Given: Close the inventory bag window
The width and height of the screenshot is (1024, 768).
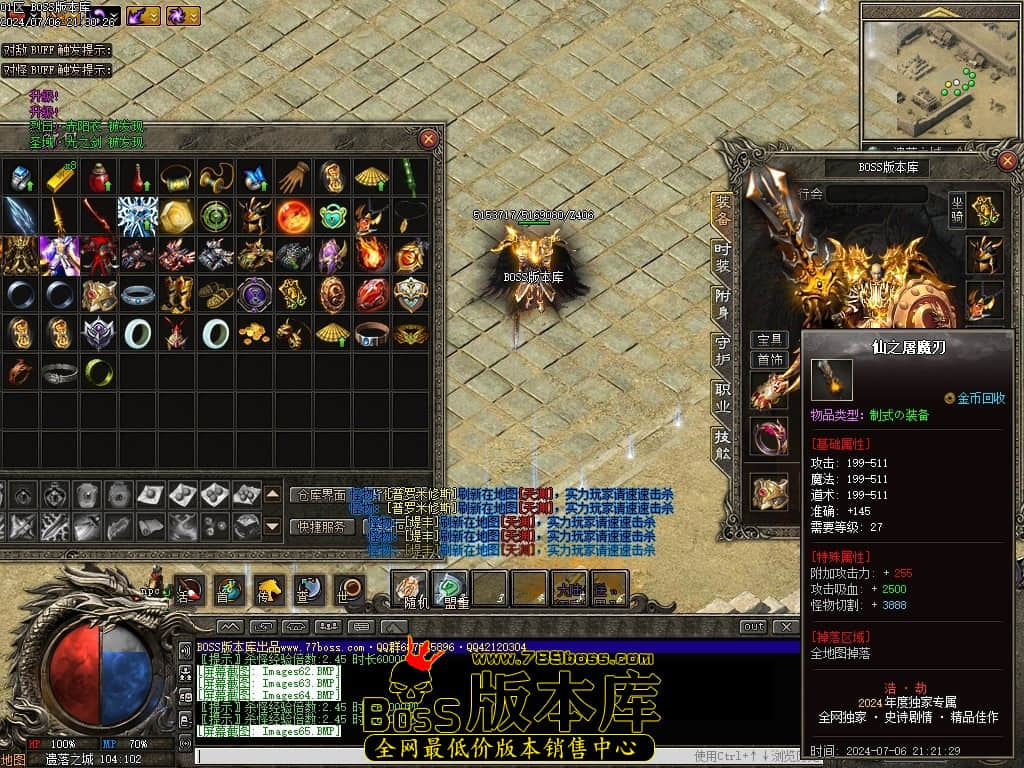Looking at the screenshot, I should (x=428, y=139).
